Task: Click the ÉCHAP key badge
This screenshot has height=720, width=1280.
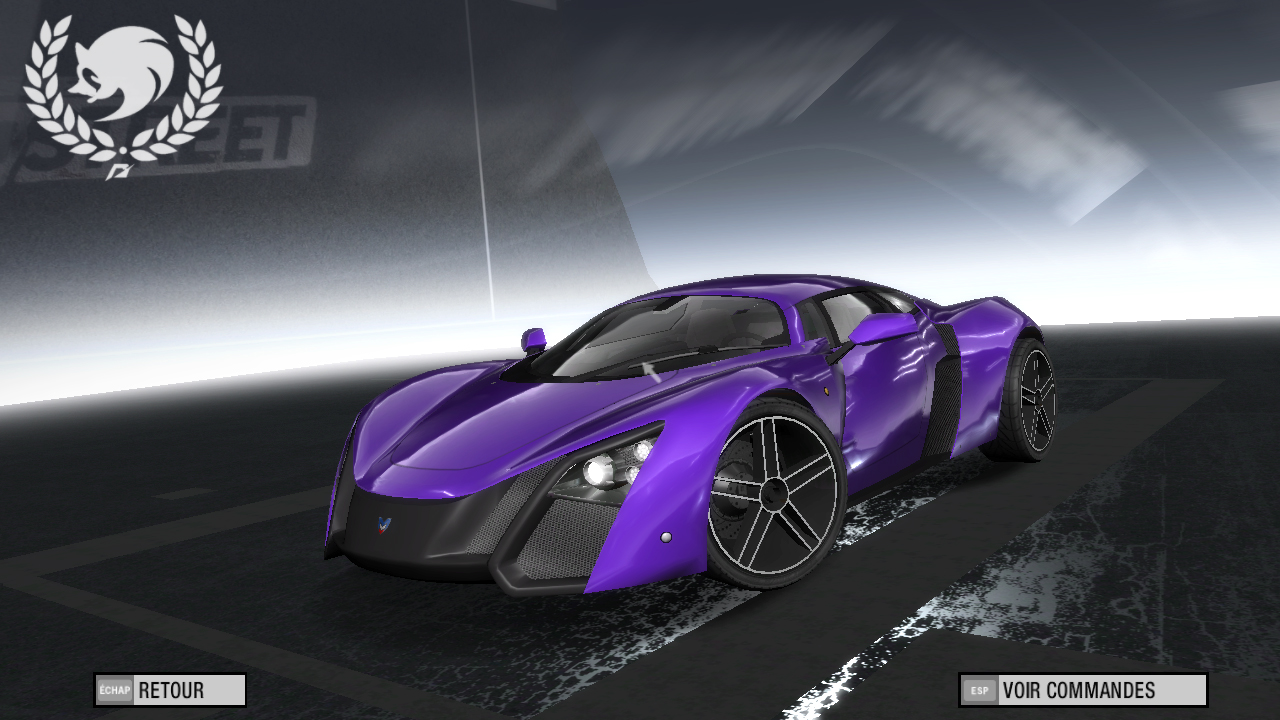Action: tap(113, 689)
